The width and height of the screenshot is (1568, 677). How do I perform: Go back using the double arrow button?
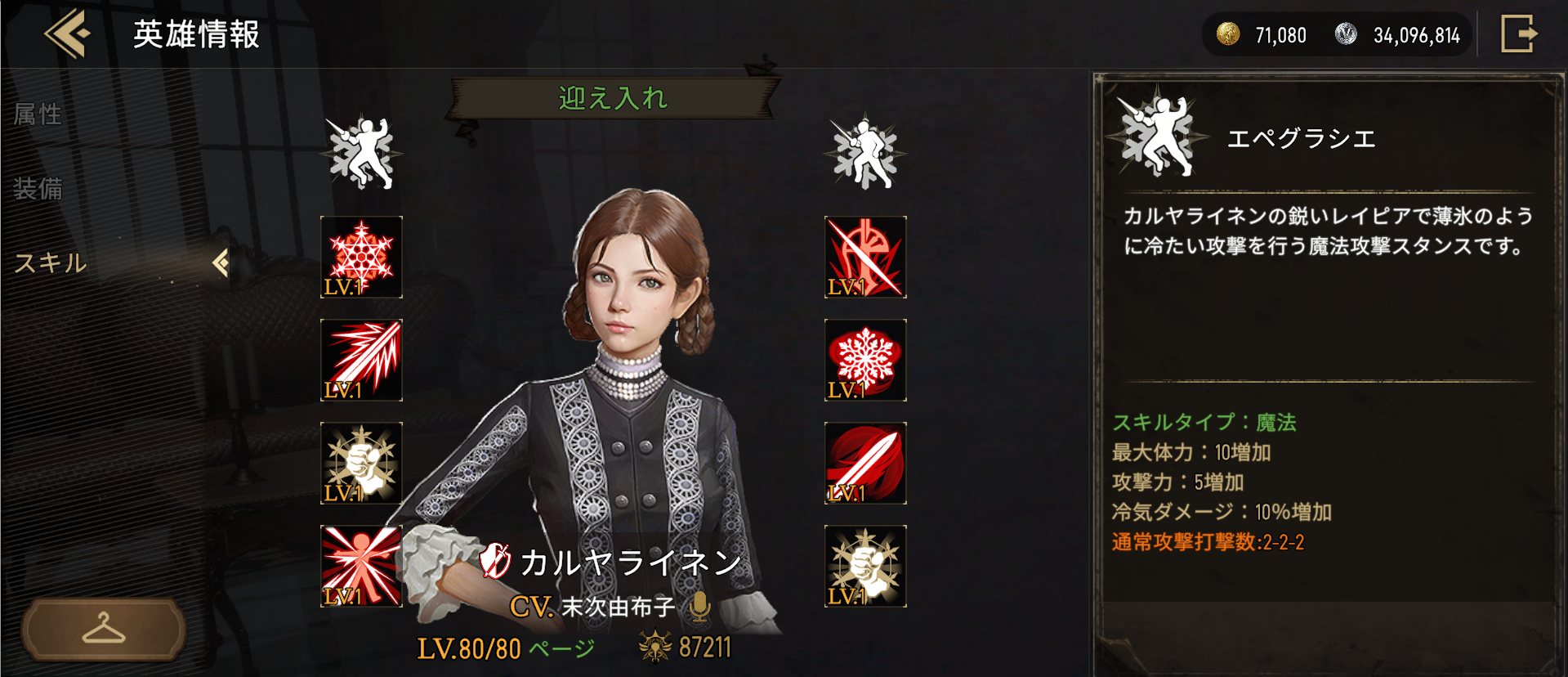click(69, 34)
